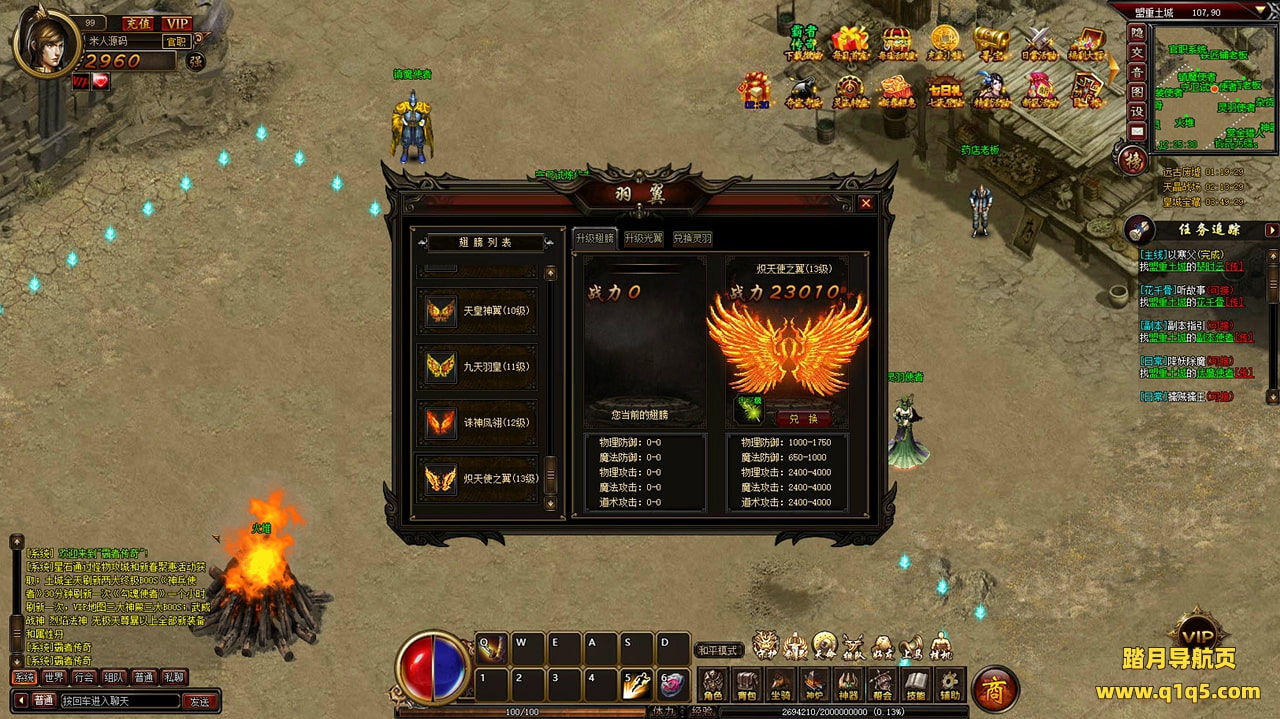Select 天皇神翼 (10级) in the wing list
Screen dimensions: 1280x719
478,311
